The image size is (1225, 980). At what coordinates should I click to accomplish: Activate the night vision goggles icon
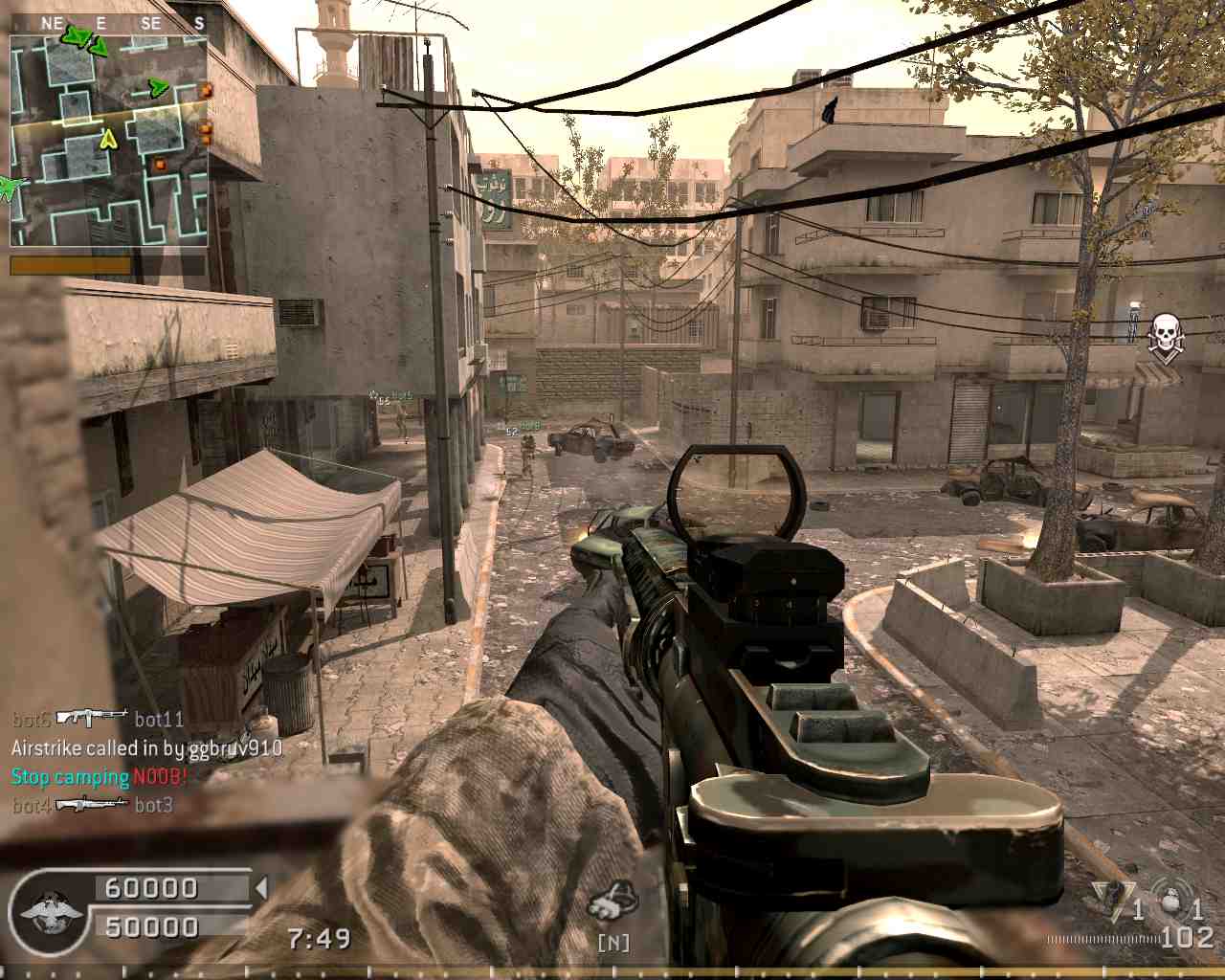pos(613,903)
